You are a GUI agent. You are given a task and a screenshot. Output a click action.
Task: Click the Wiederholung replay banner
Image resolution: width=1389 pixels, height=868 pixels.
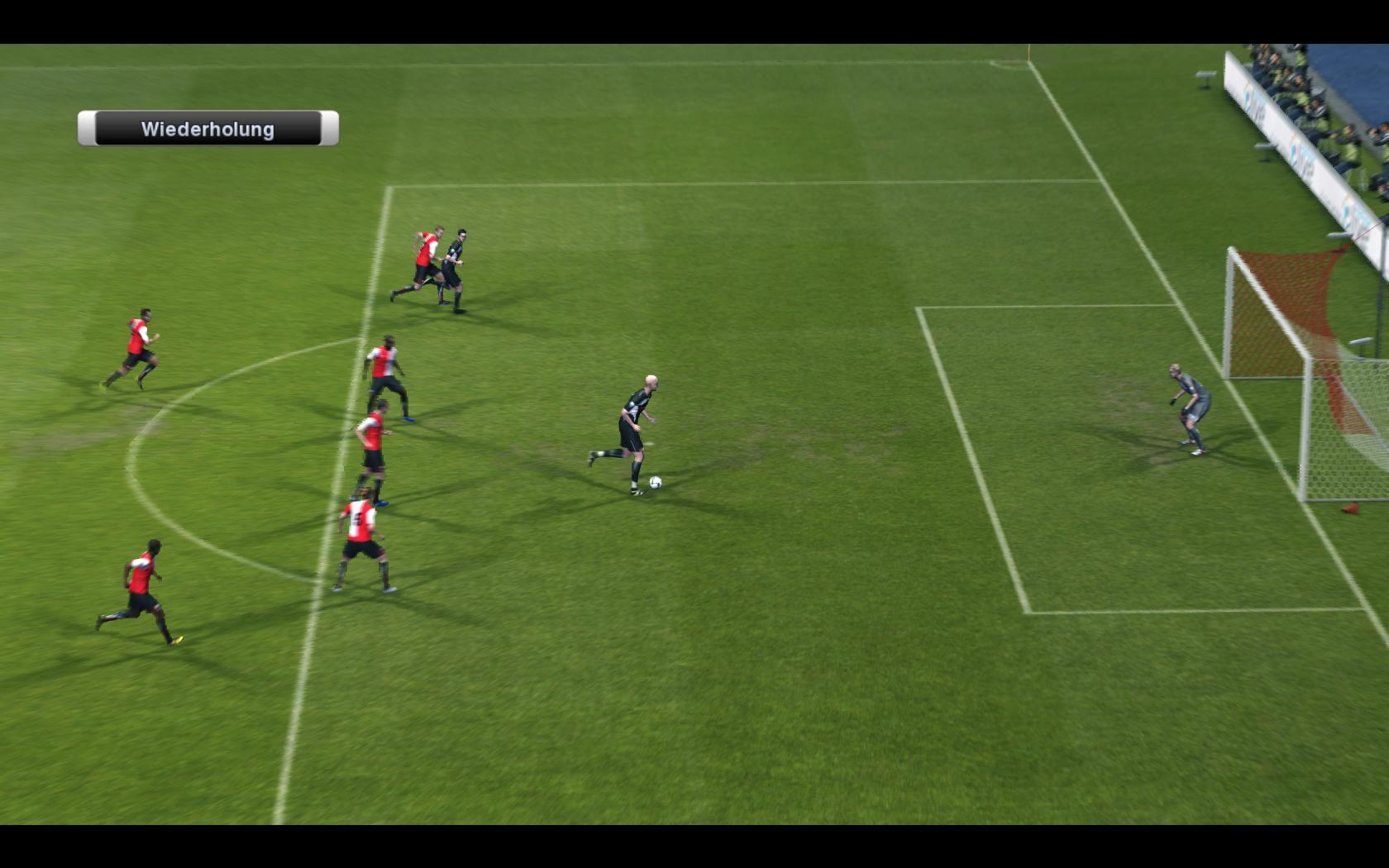click(208, 129)
